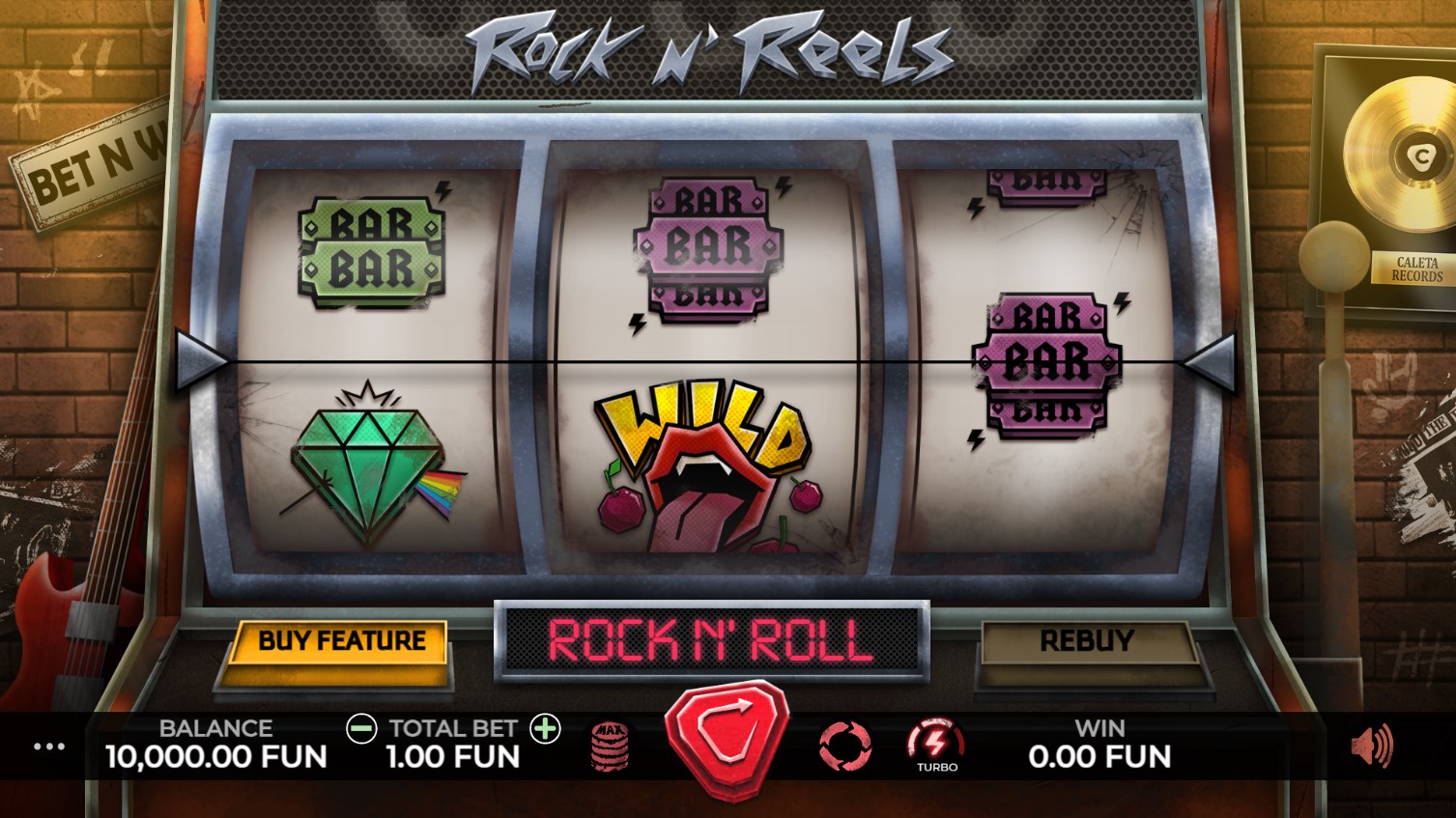Set max bet with chip stack icon
The height and width of the screenshot is (818, 1456).
610,746
